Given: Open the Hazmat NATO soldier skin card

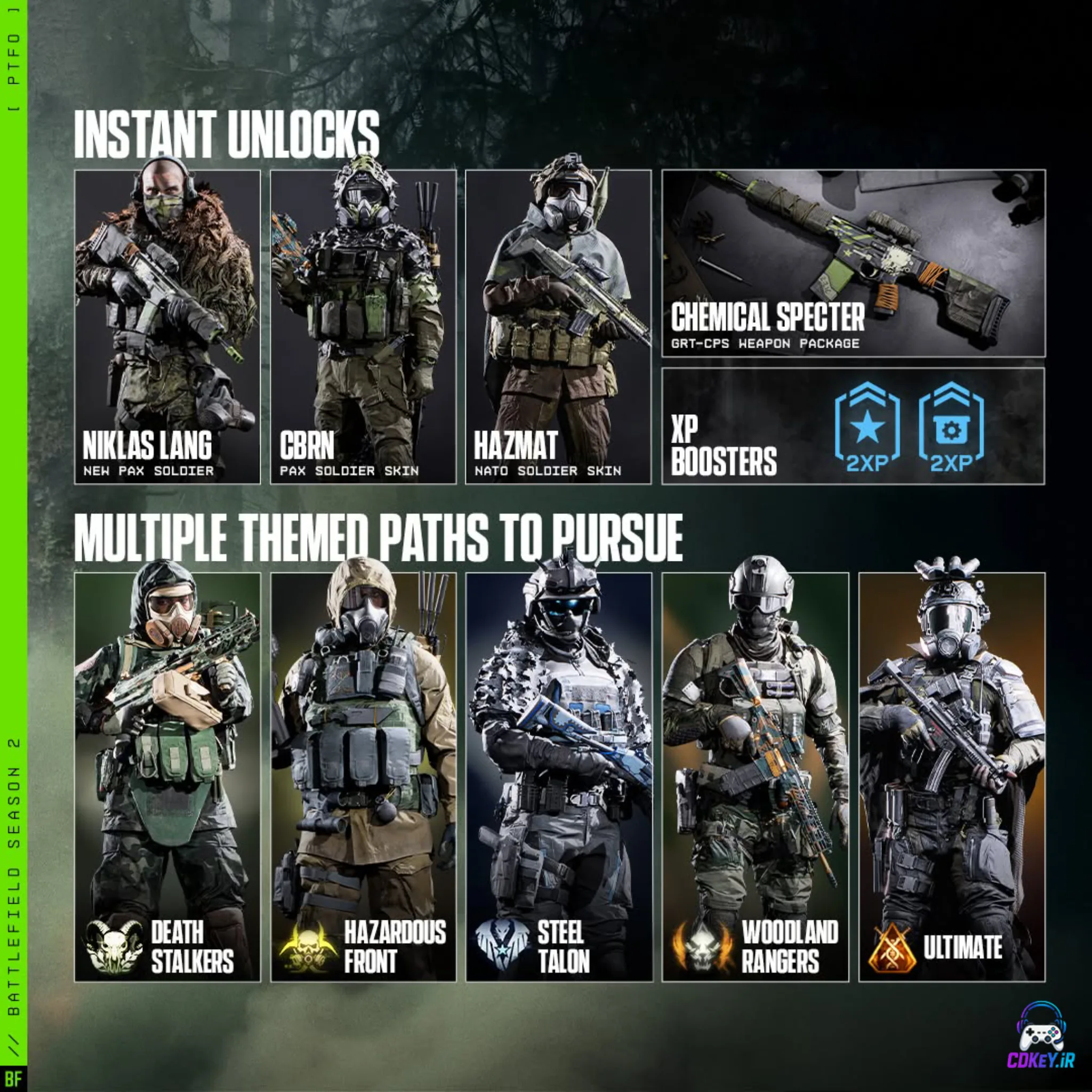Looking at the screenshot, I should (558, 327).
